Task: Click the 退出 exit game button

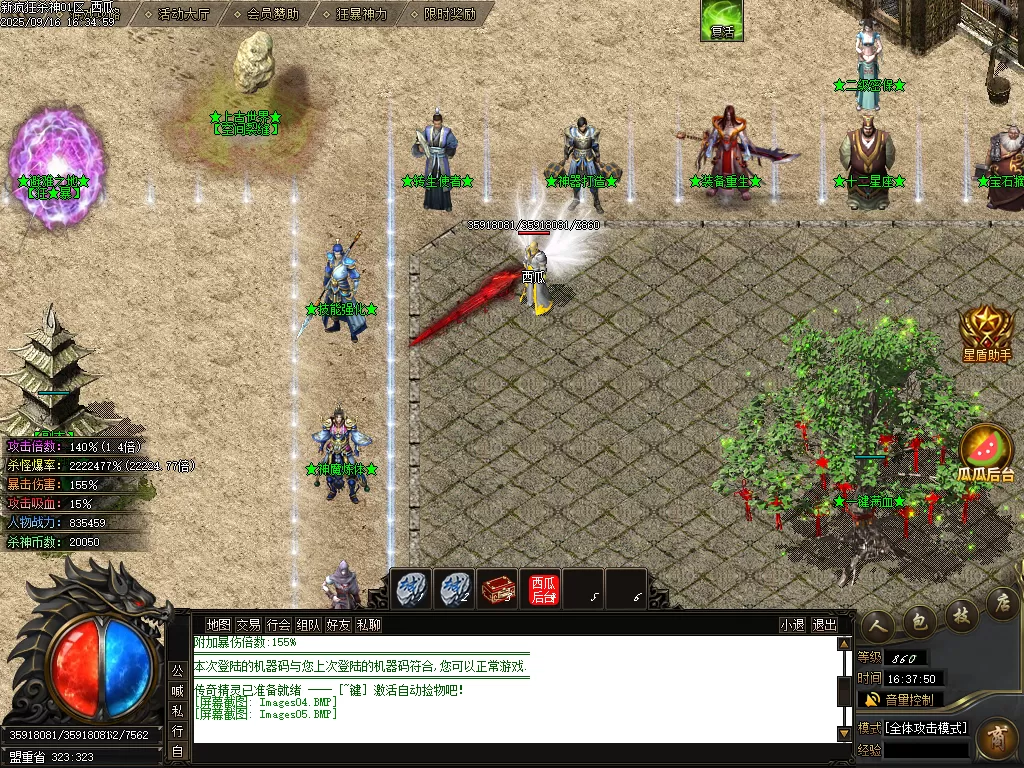Action: tap(825, 625)
